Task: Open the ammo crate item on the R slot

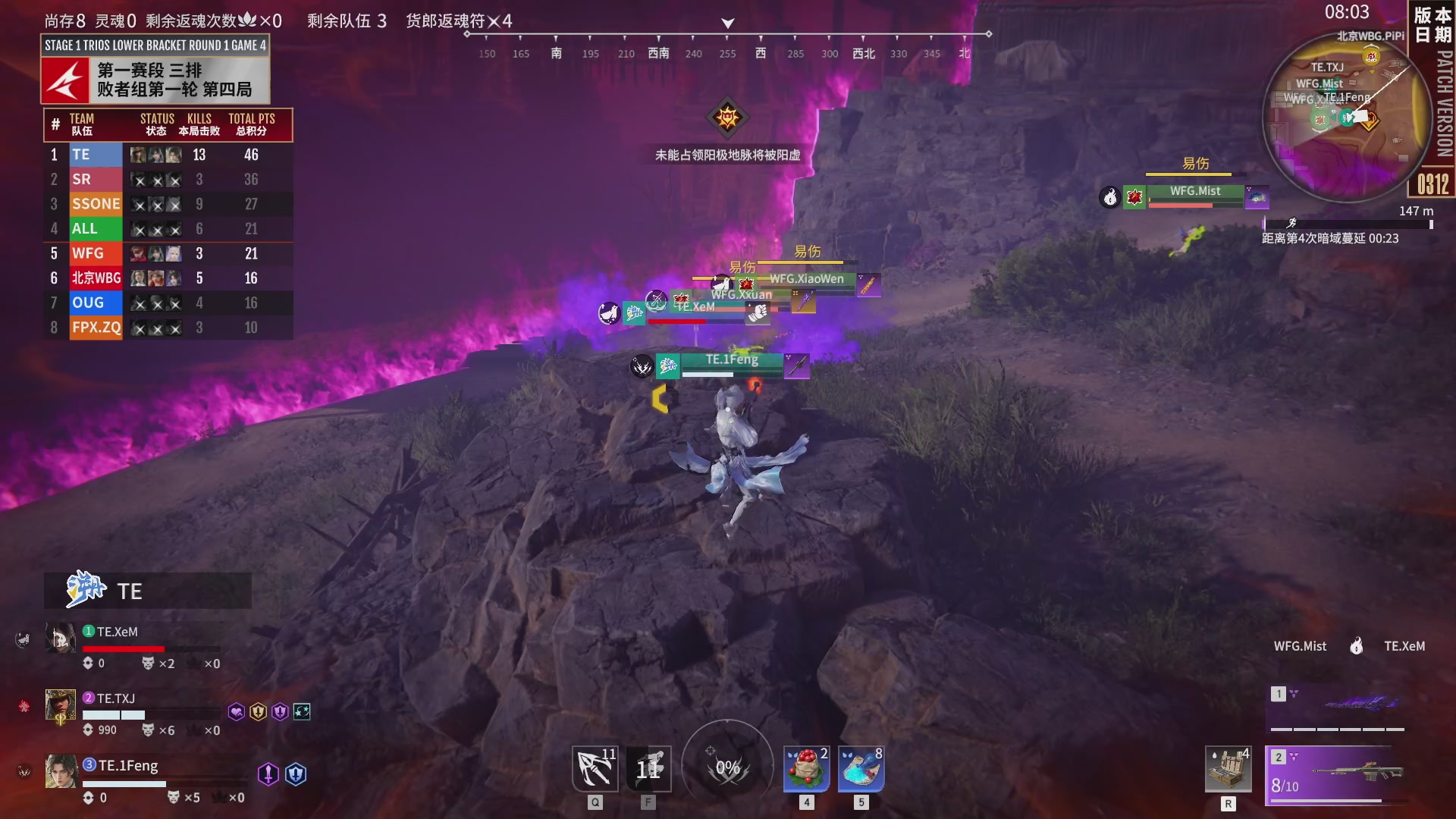Action: 1228,768
